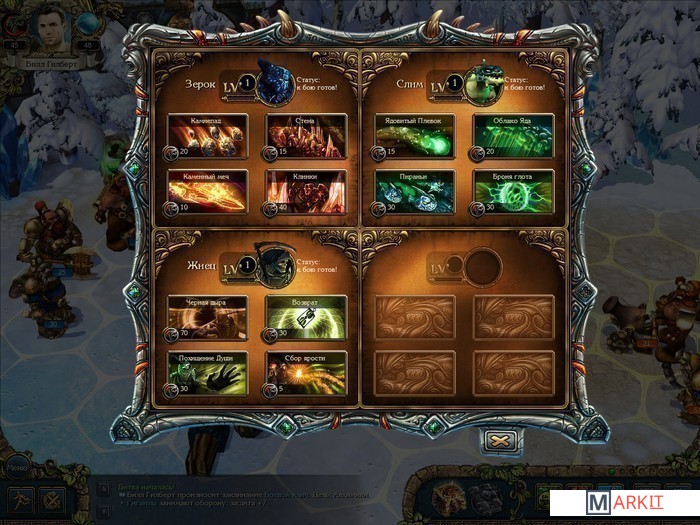Cast Sleem's Ядовитый Плевок poison spit
This screenshot has height=525, width=700.
[414, 136]
